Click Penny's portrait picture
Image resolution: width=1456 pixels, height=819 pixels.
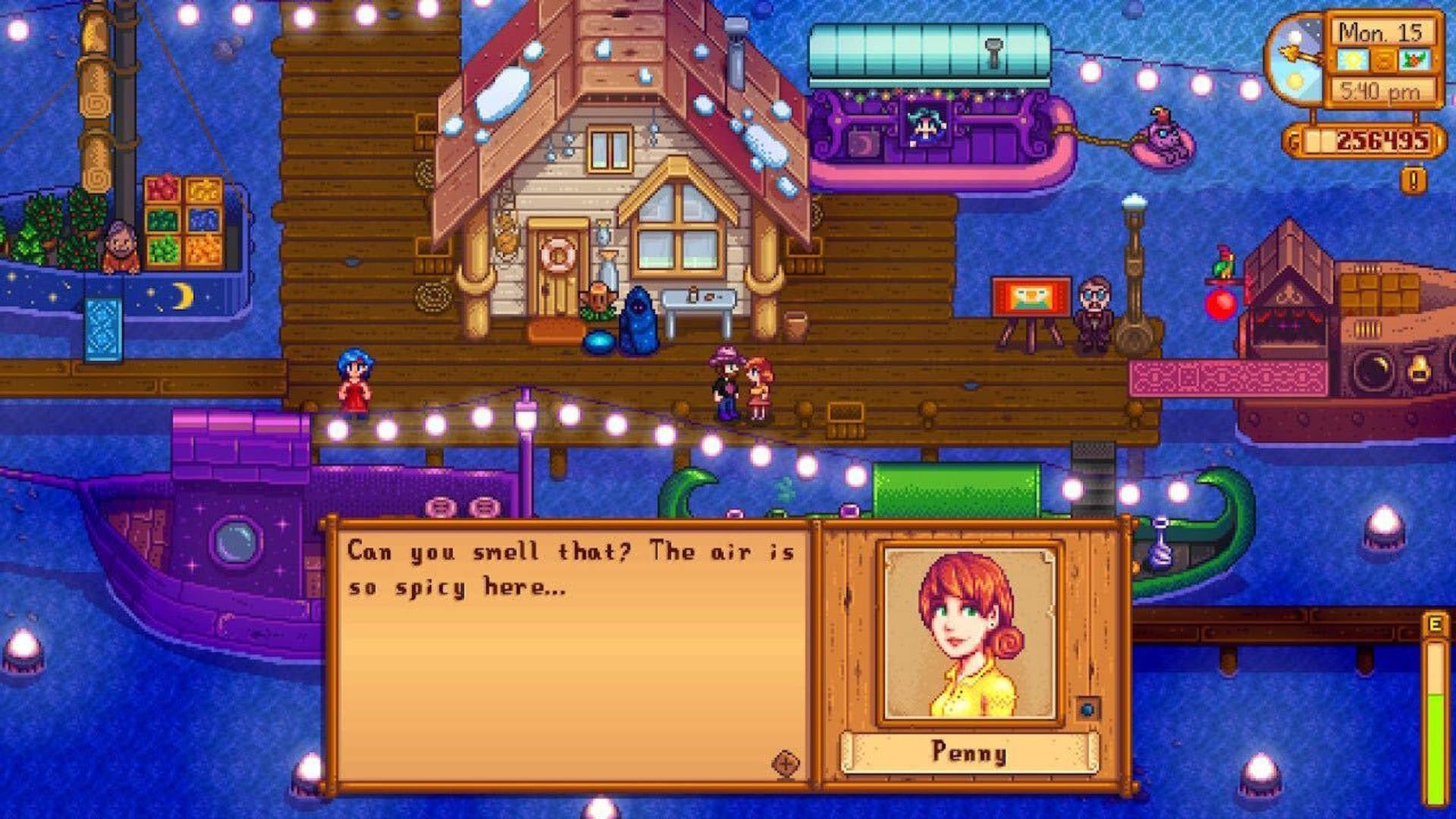pyautogui.click(x=971, y=629)
